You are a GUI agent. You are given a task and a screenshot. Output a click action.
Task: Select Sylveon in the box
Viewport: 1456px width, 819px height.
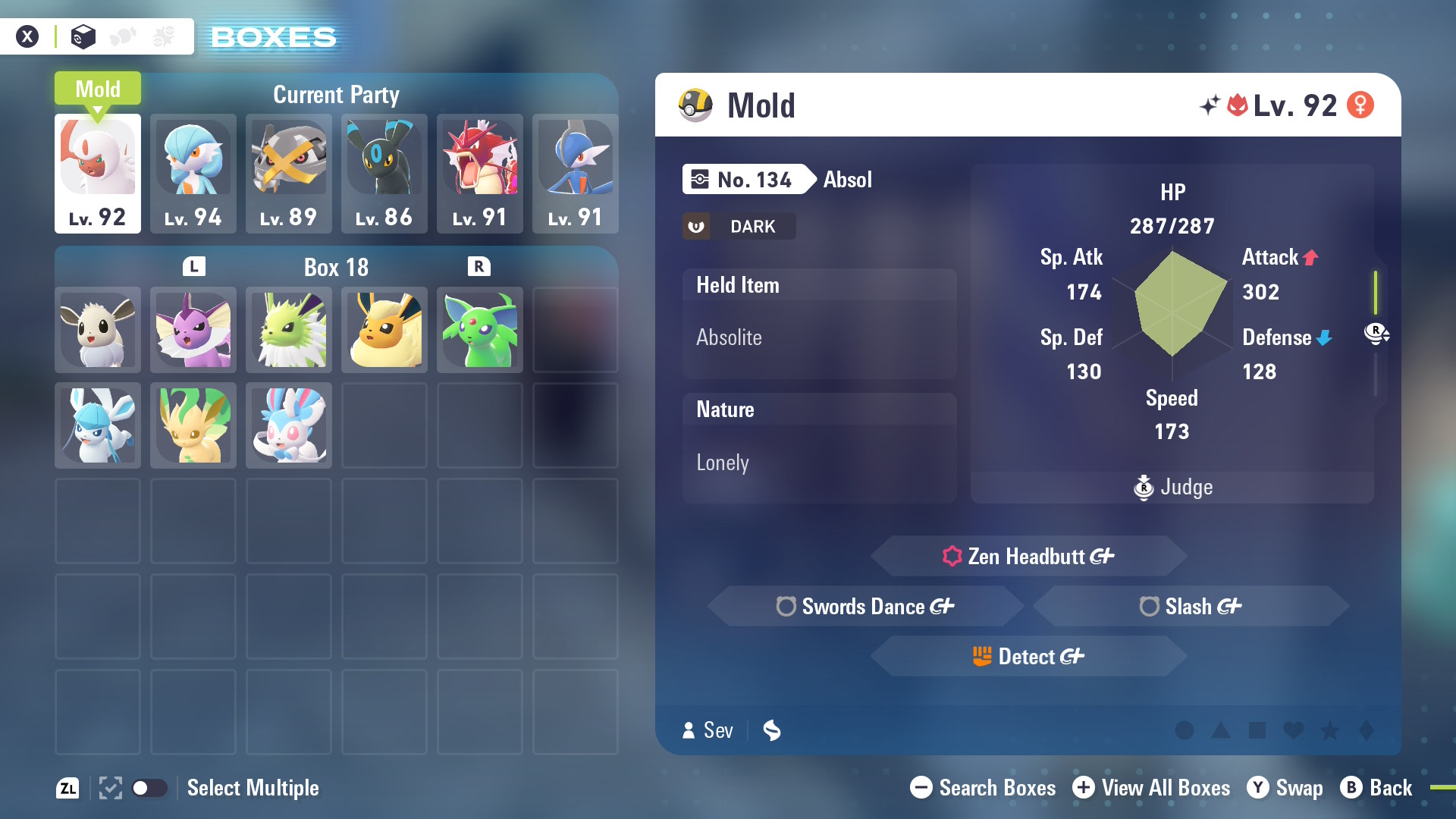pos(288,425)
